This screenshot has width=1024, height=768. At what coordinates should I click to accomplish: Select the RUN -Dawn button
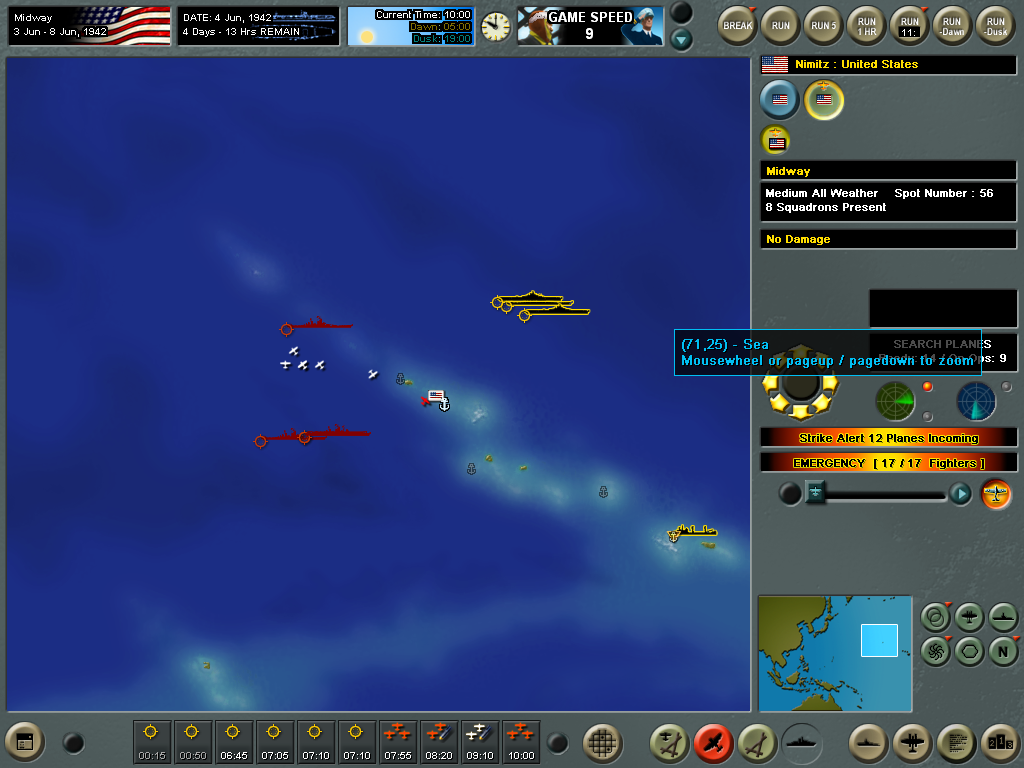[x=951, y=24]
